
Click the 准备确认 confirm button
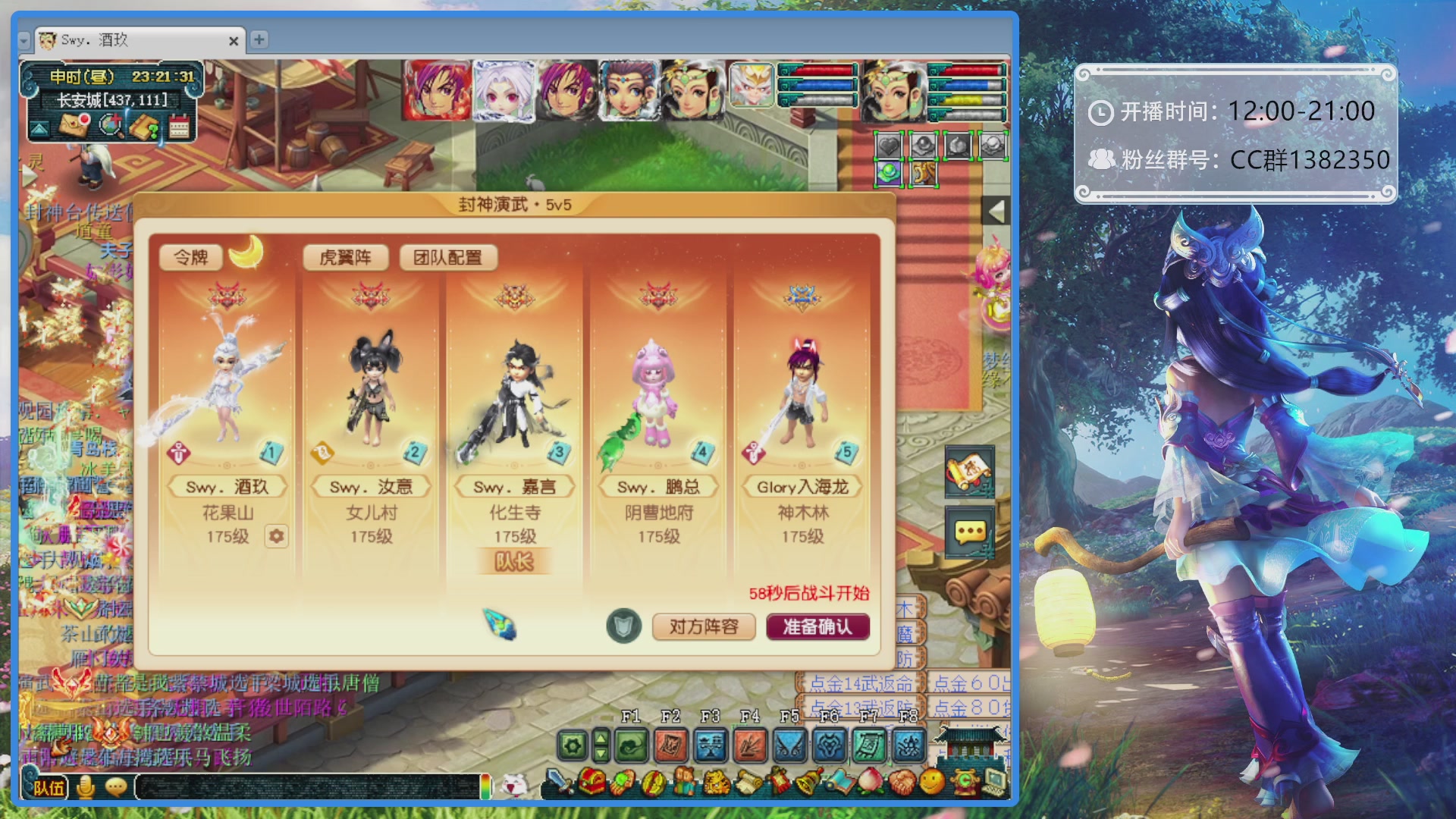click(817, 627)
